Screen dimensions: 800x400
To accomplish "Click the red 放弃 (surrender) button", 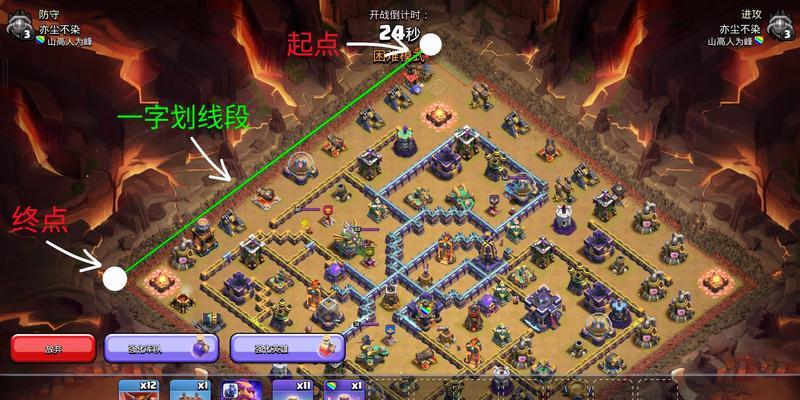I will [x=53, y=348].
